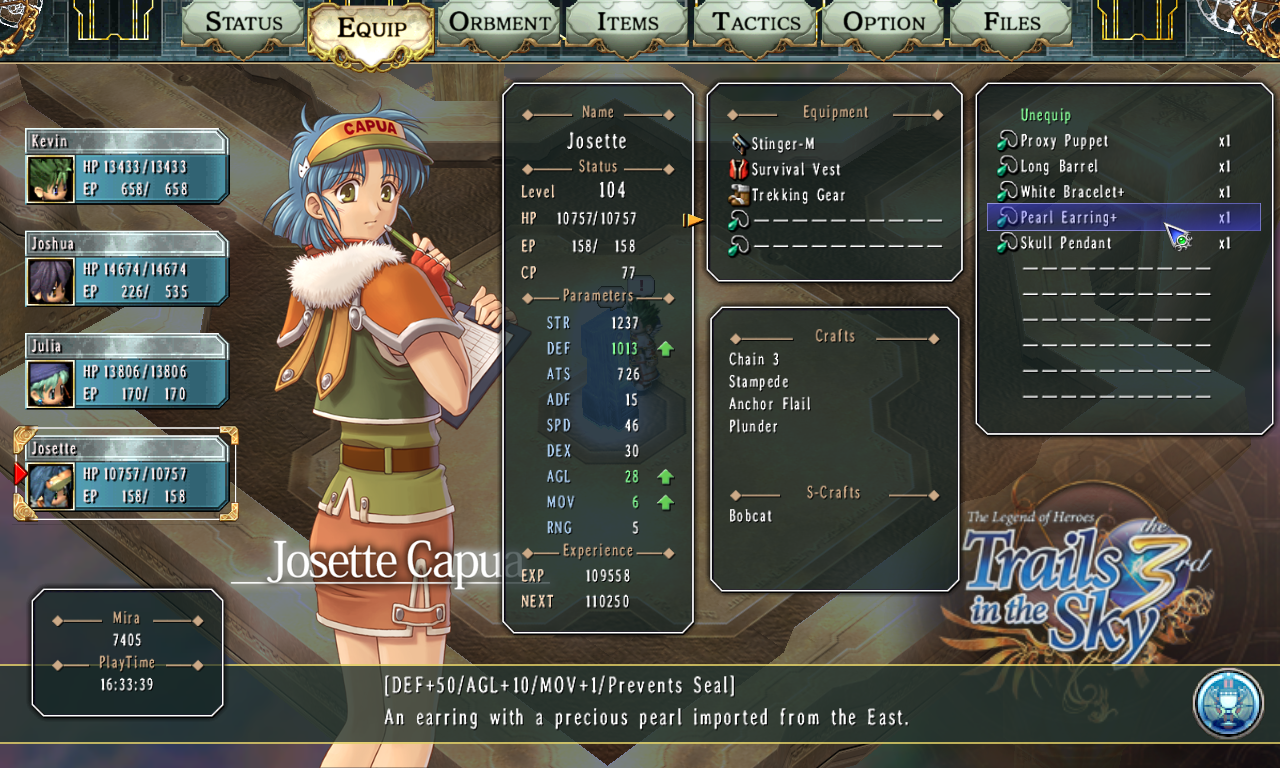This screenshot has height=768, width=1280.
Task: Show the Option tab
Action: coord(884,22)
